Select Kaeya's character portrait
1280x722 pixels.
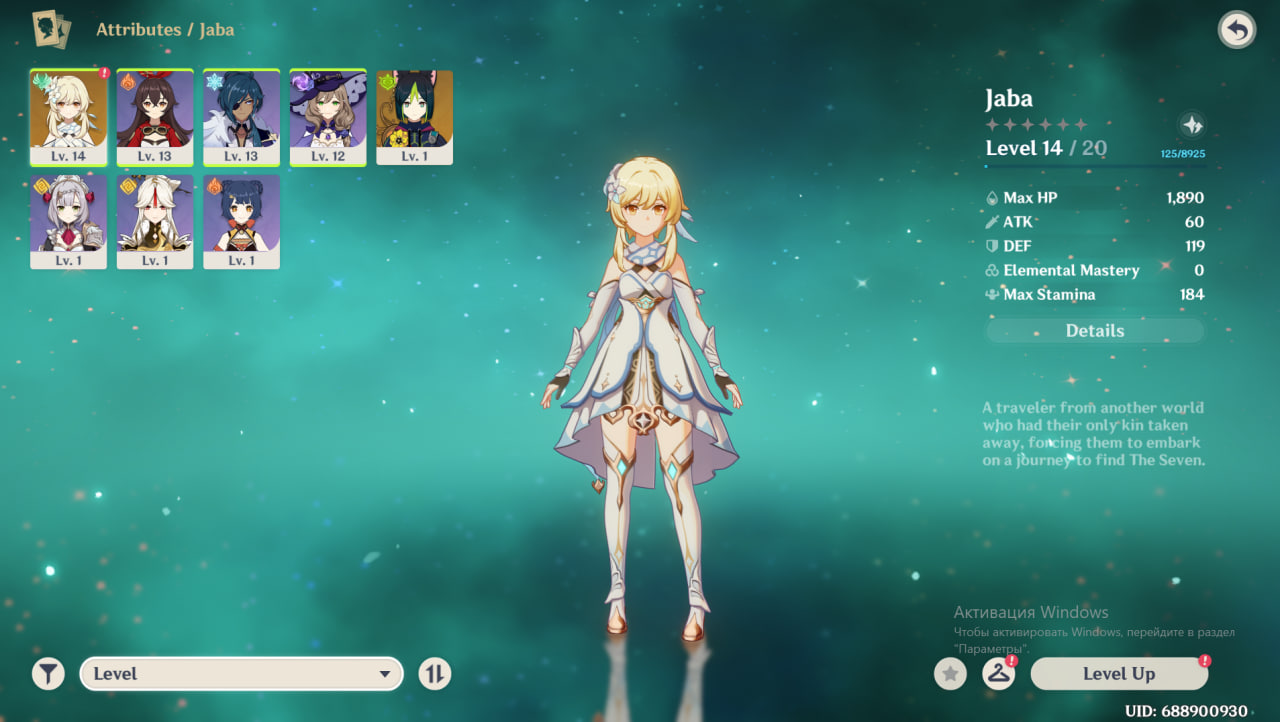[x=241, y=116]
